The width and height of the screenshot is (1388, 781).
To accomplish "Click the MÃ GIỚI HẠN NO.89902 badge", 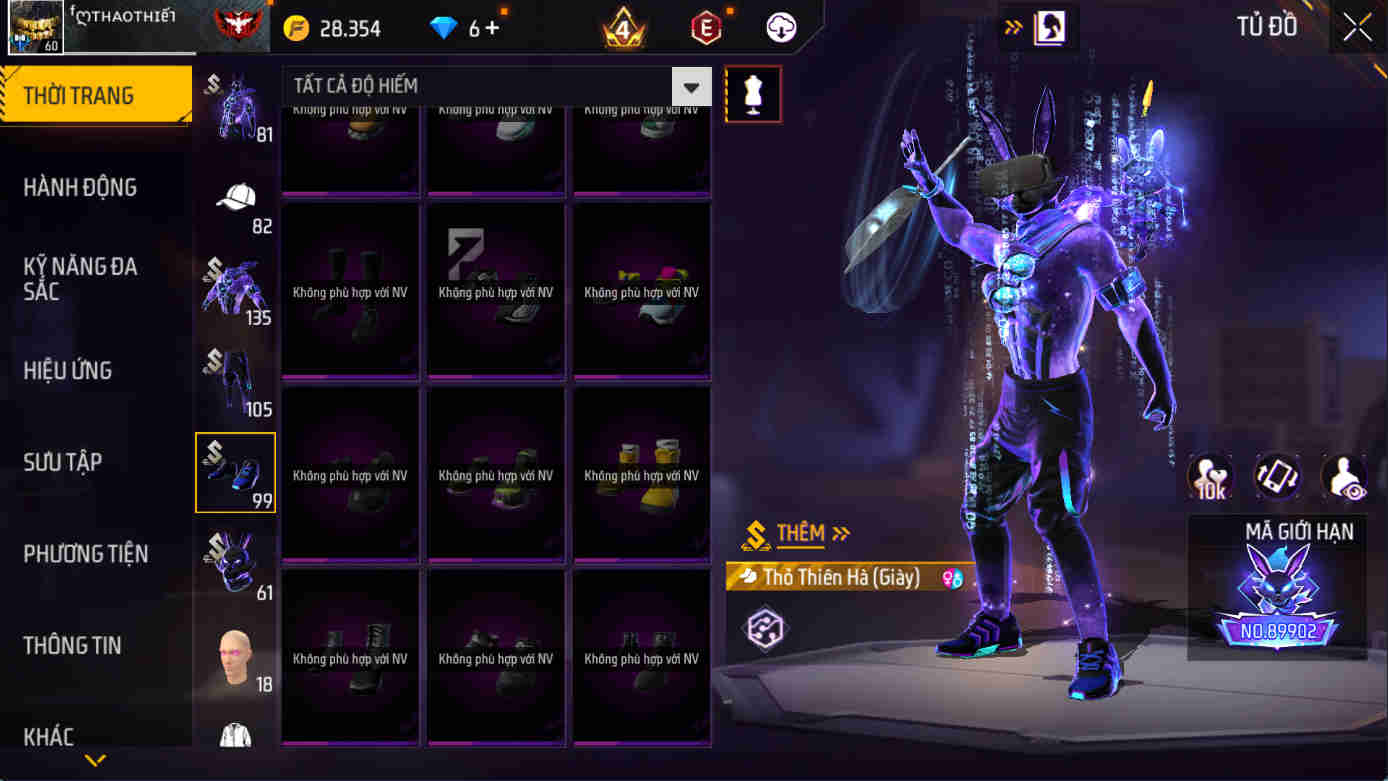I will (x=1277, y=585).
